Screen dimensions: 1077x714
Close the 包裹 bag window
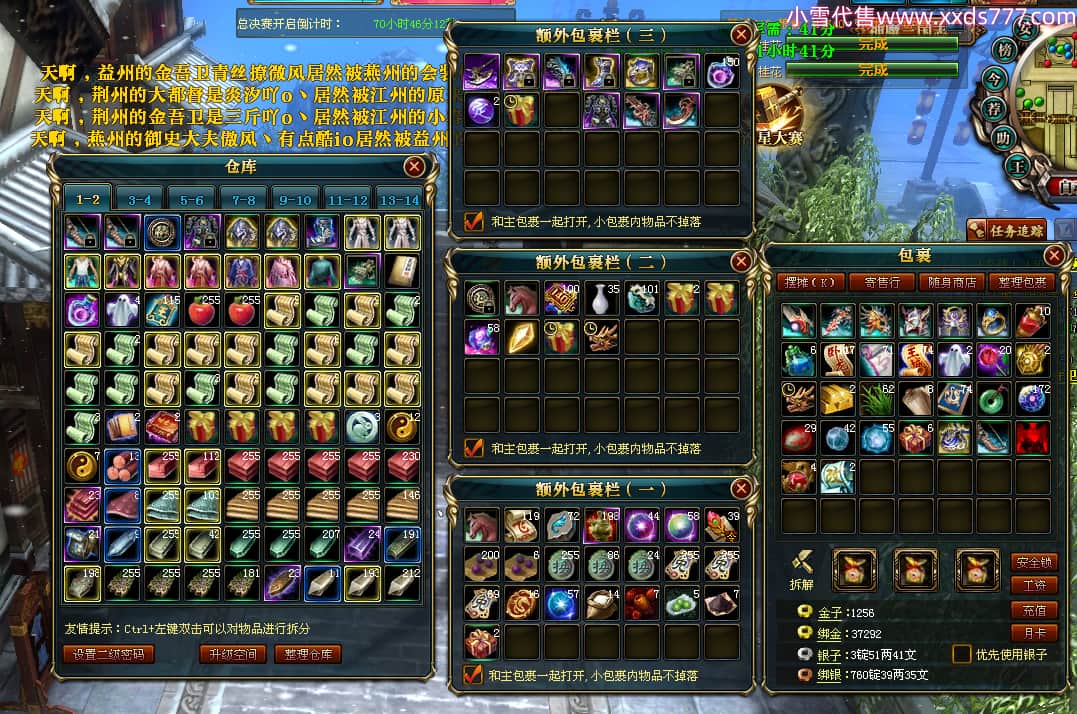coord(1056,257)
